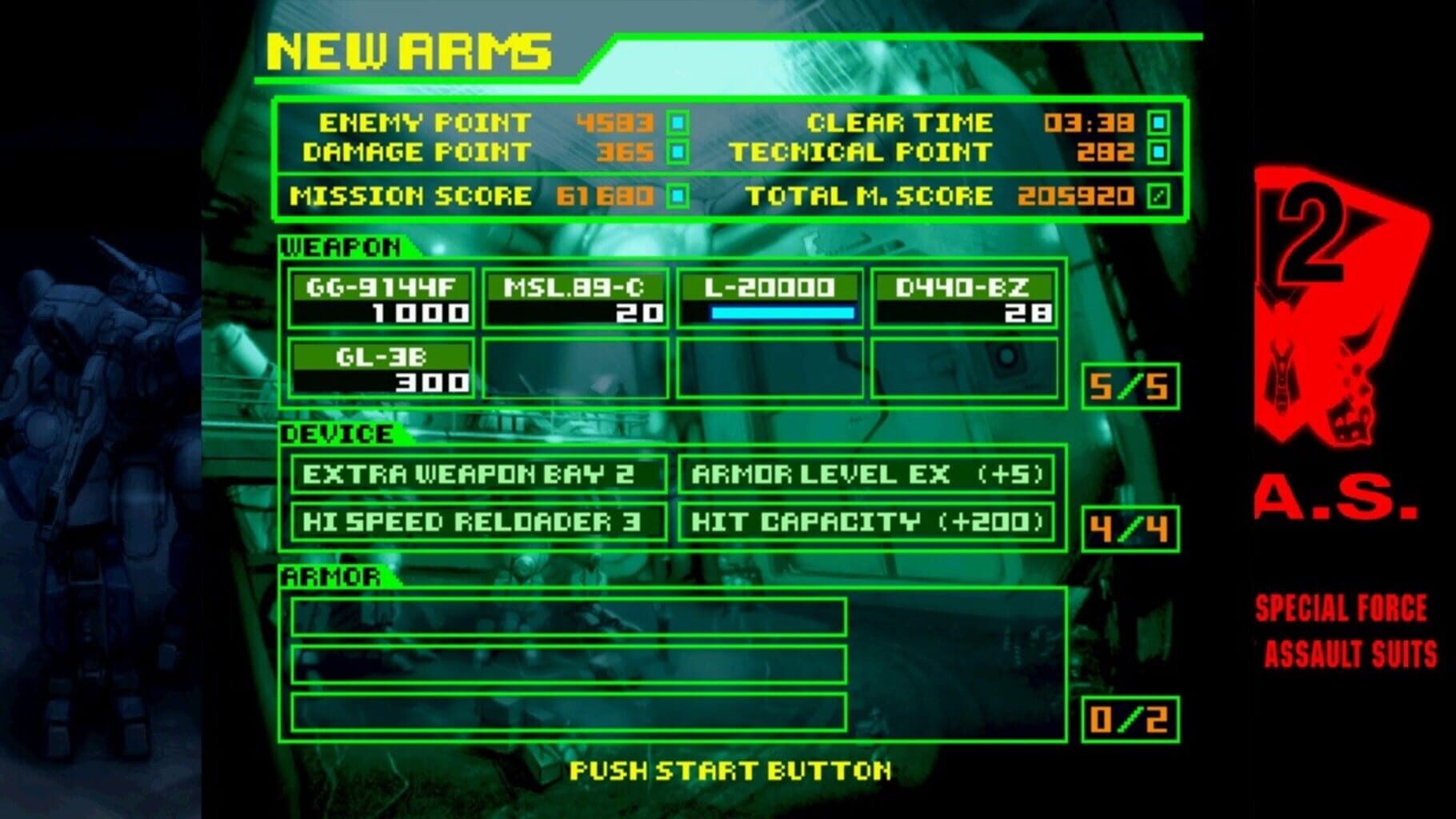Click the Armor Level EX (+5) upgrade
The height and width of the screenshot is (819, 1456).
tap(869, 472)
